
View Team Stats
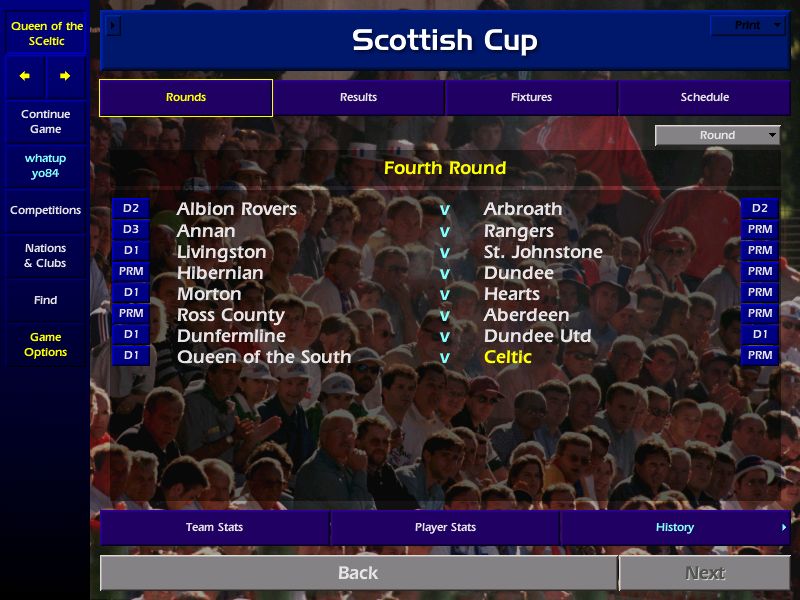click(x=214, y=527)
